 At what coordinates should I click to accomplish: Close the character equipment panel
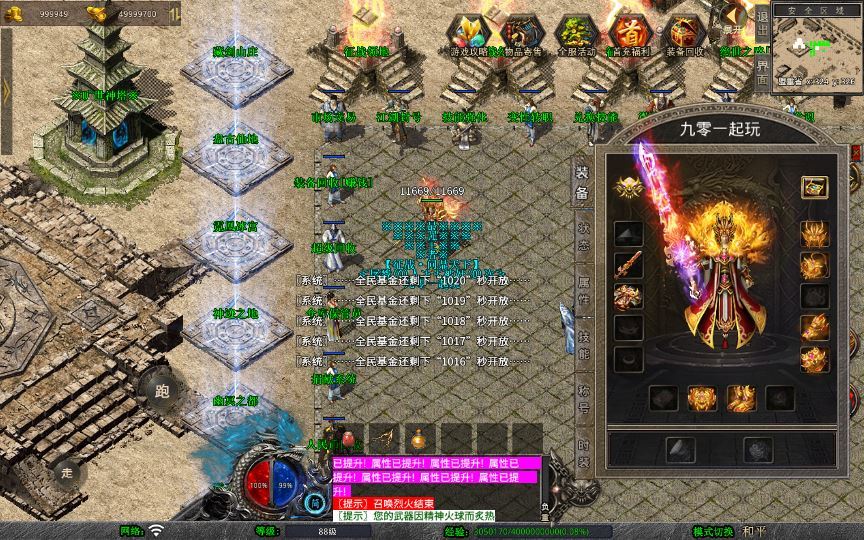point(855,150)
